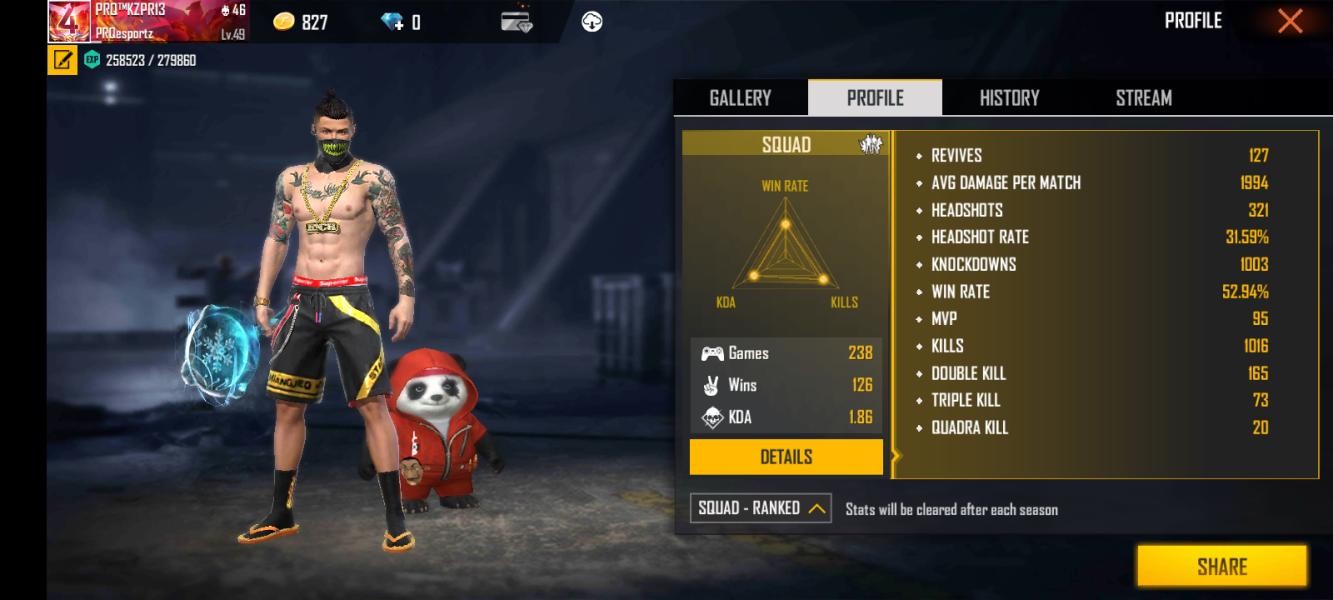The height and width of the screenshot is (600, 1333).
Task: Select the Profile tab
Action: [x=875, y=98]
